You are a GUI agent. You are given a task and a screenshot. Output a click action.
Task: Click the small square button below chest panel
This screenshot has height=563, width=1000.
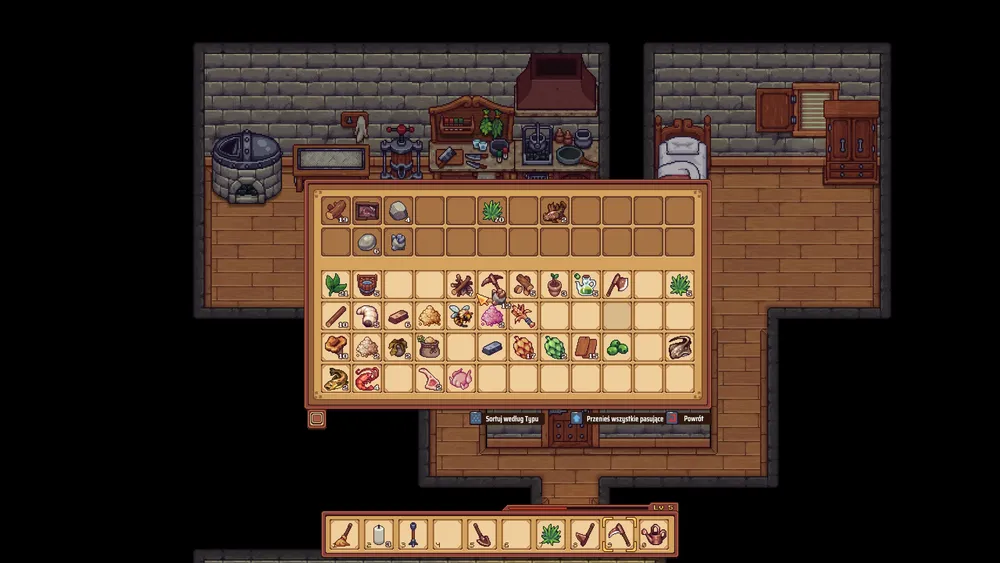pyautogui.click(x=317, y=418)
